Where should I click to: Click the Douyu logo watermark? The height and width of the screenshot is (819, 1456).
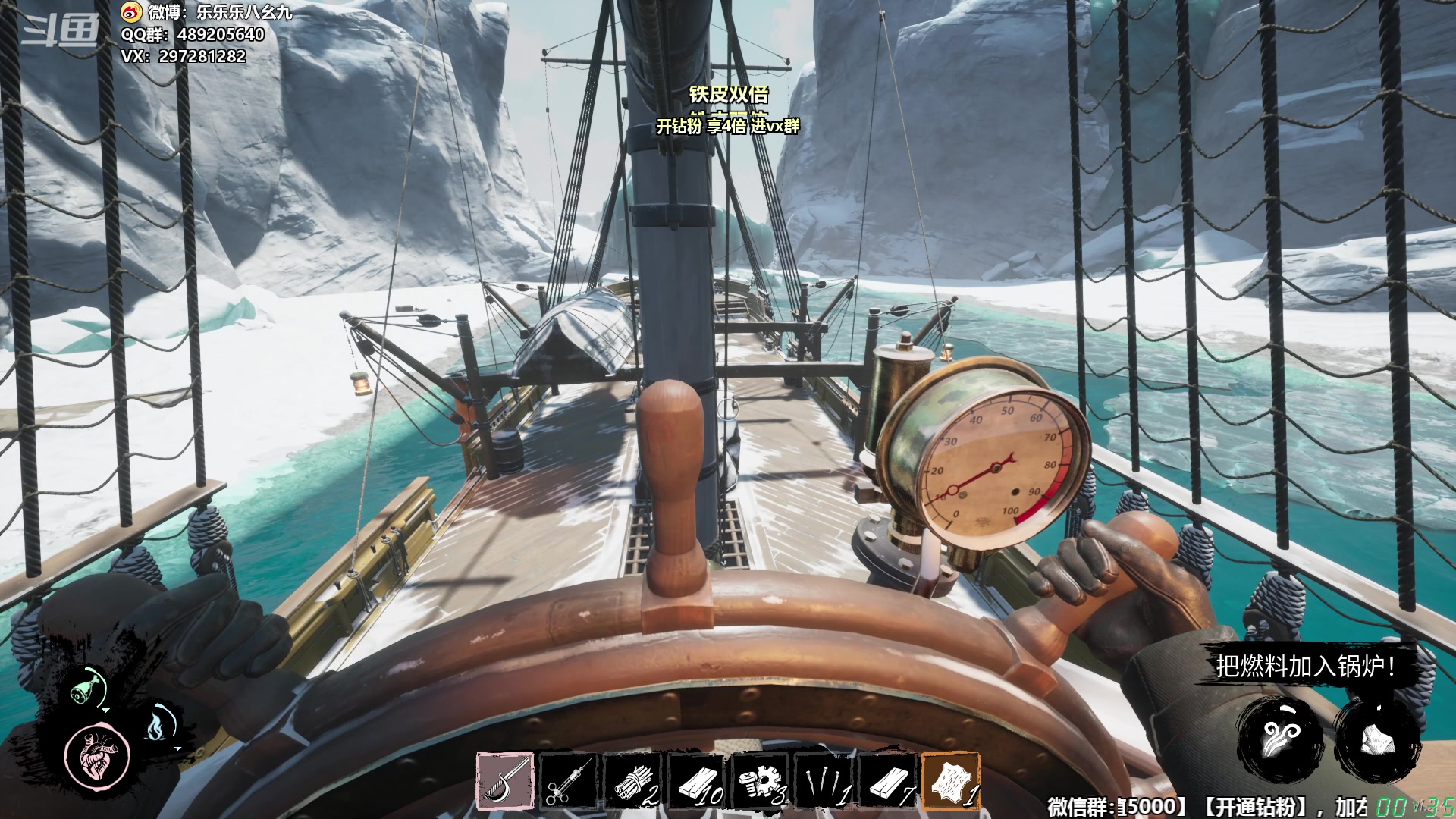(x=61, y=31)
